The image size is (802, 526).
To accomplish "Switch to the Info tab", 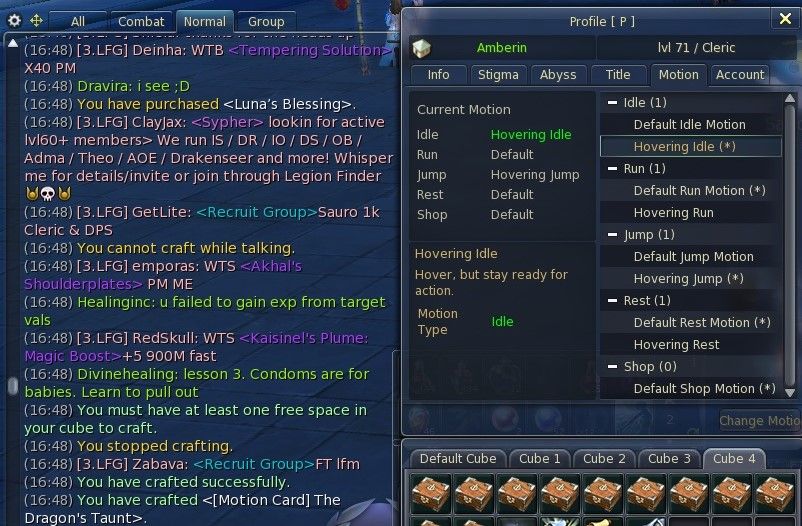I will click(x=438, y=75).
